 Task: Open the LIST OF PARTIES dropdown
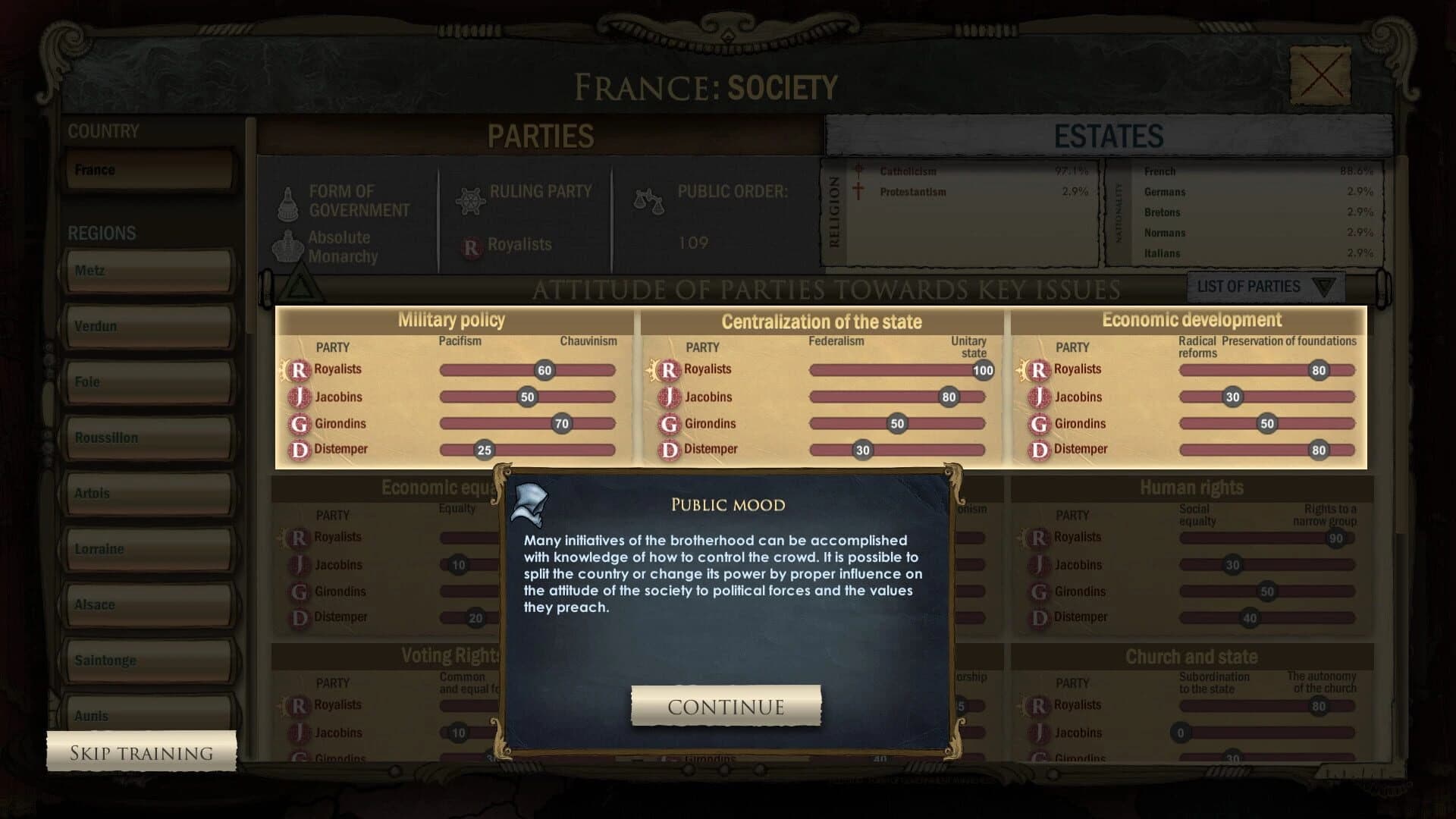pos(1264,287)
